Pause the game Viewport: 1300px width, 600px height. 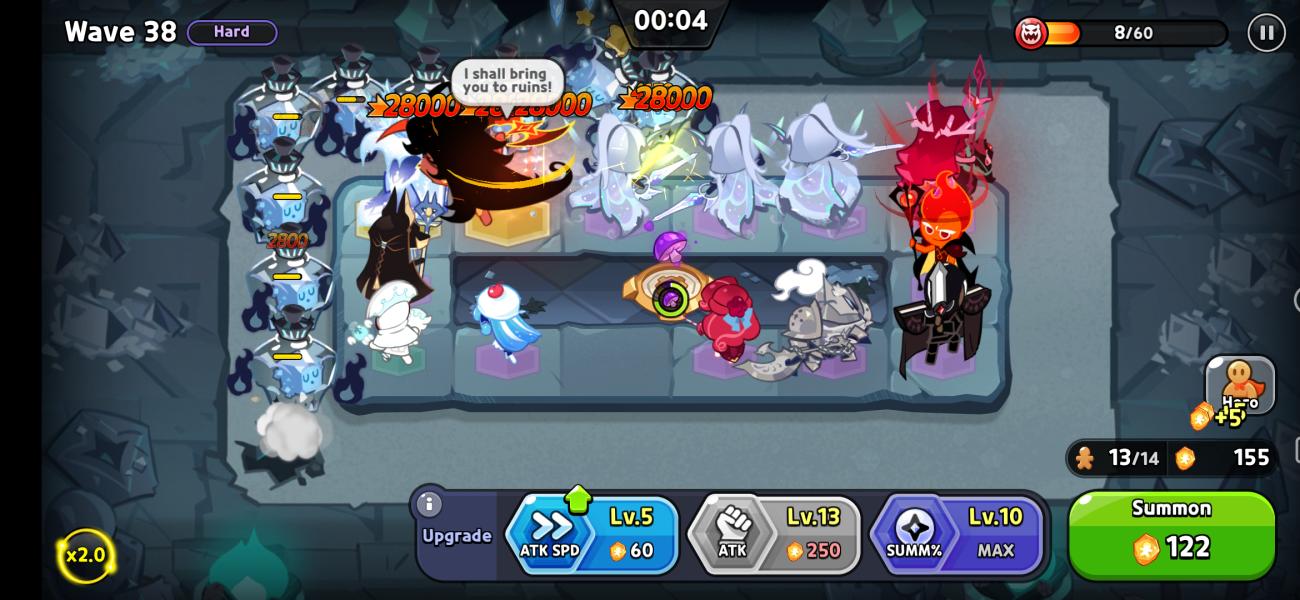(x=1266, y=33)
